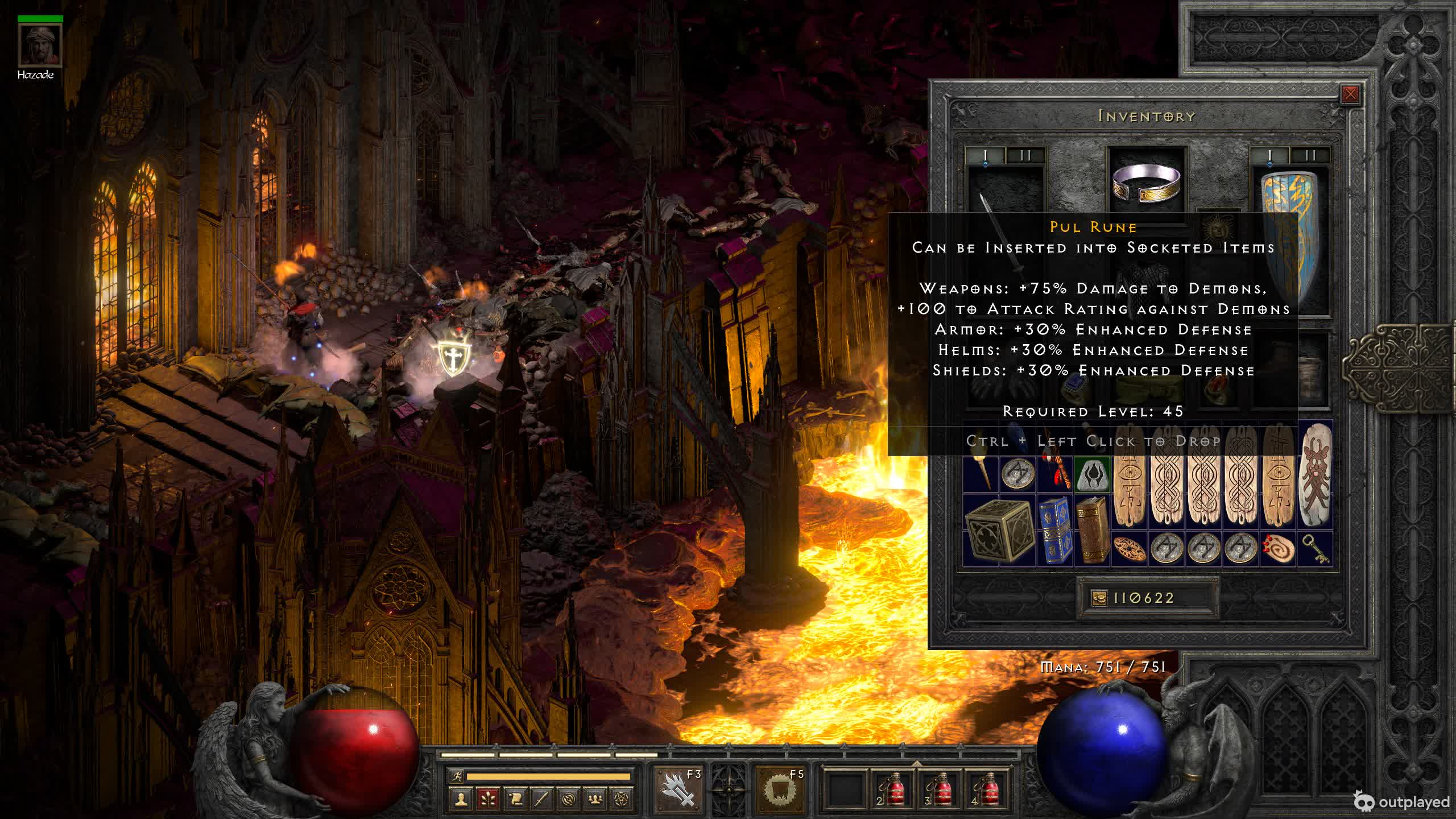Screen dimensions: 1456x819
Task: Use the healing potion in belt slot 2
Action: (891, 789)
